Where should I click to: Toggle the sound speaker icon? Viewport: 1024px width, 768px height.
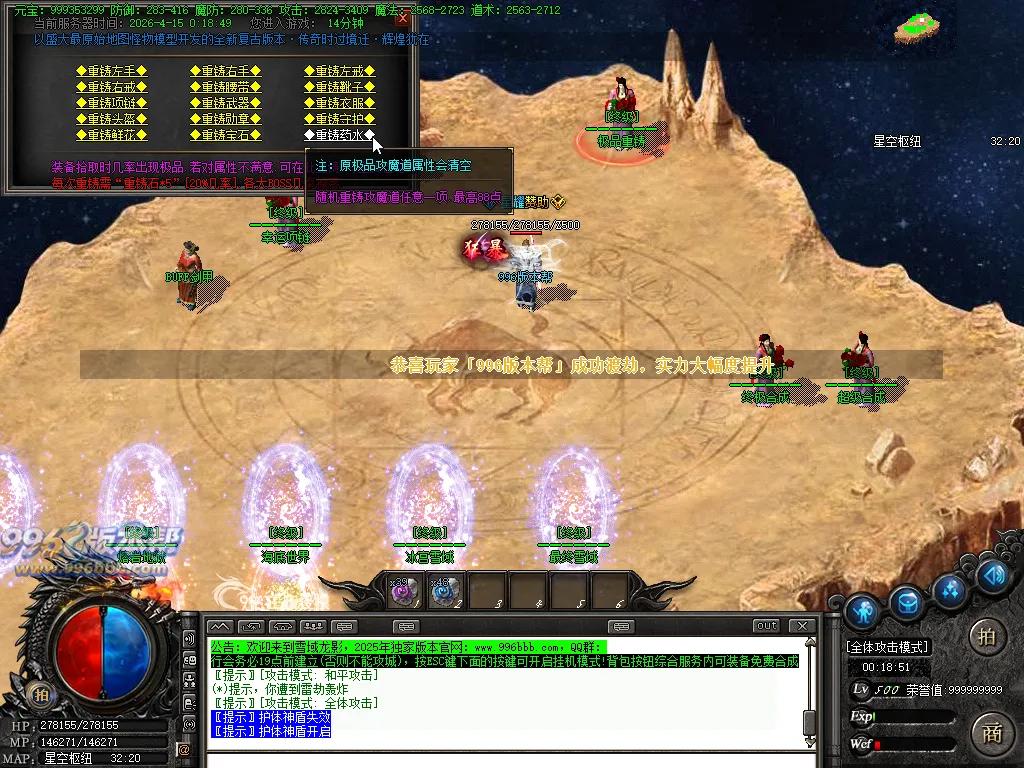point(991,575)
